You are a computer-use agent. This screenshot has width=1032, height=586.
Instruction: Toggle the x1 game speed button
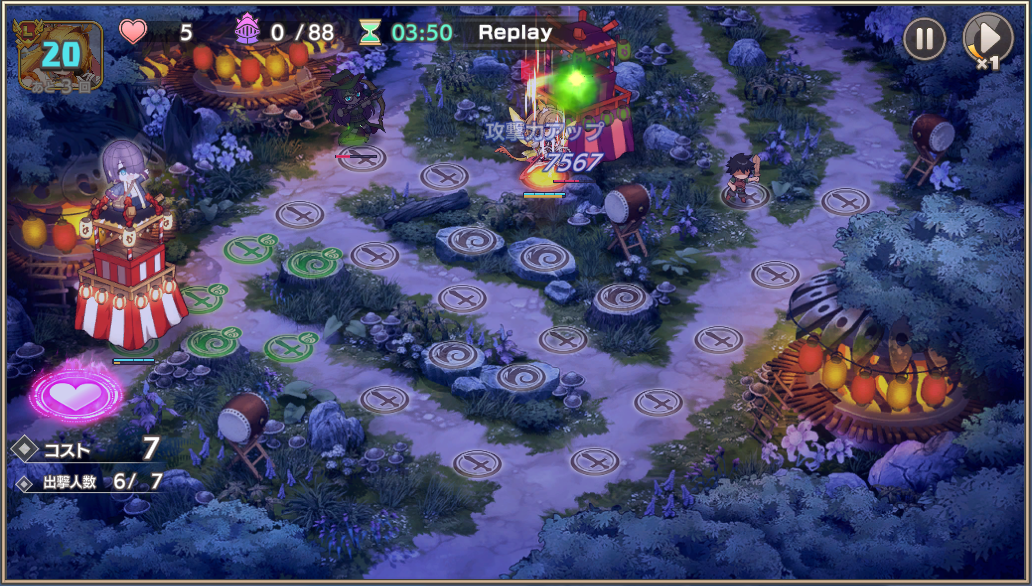[x=986, y=41]
